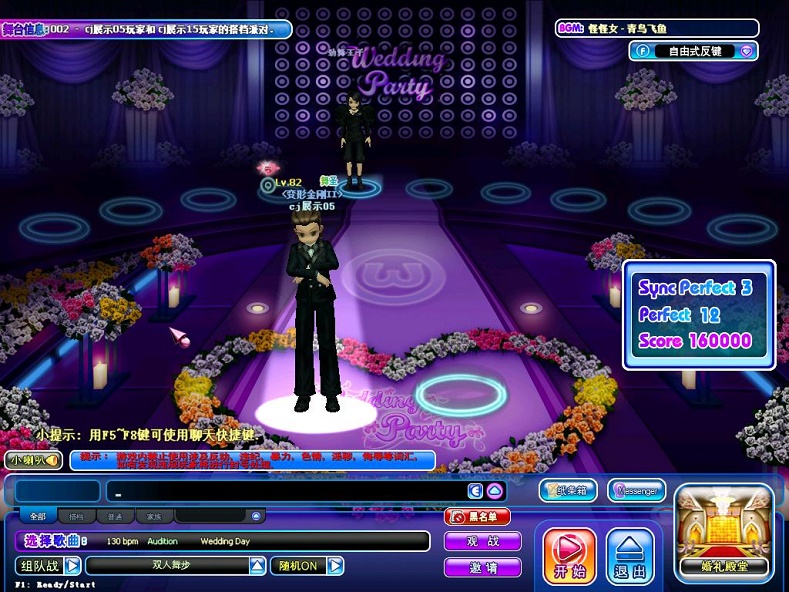Toggle the 随机ON random setting arrow
This screenshot has height=592, width=789.
336,566
